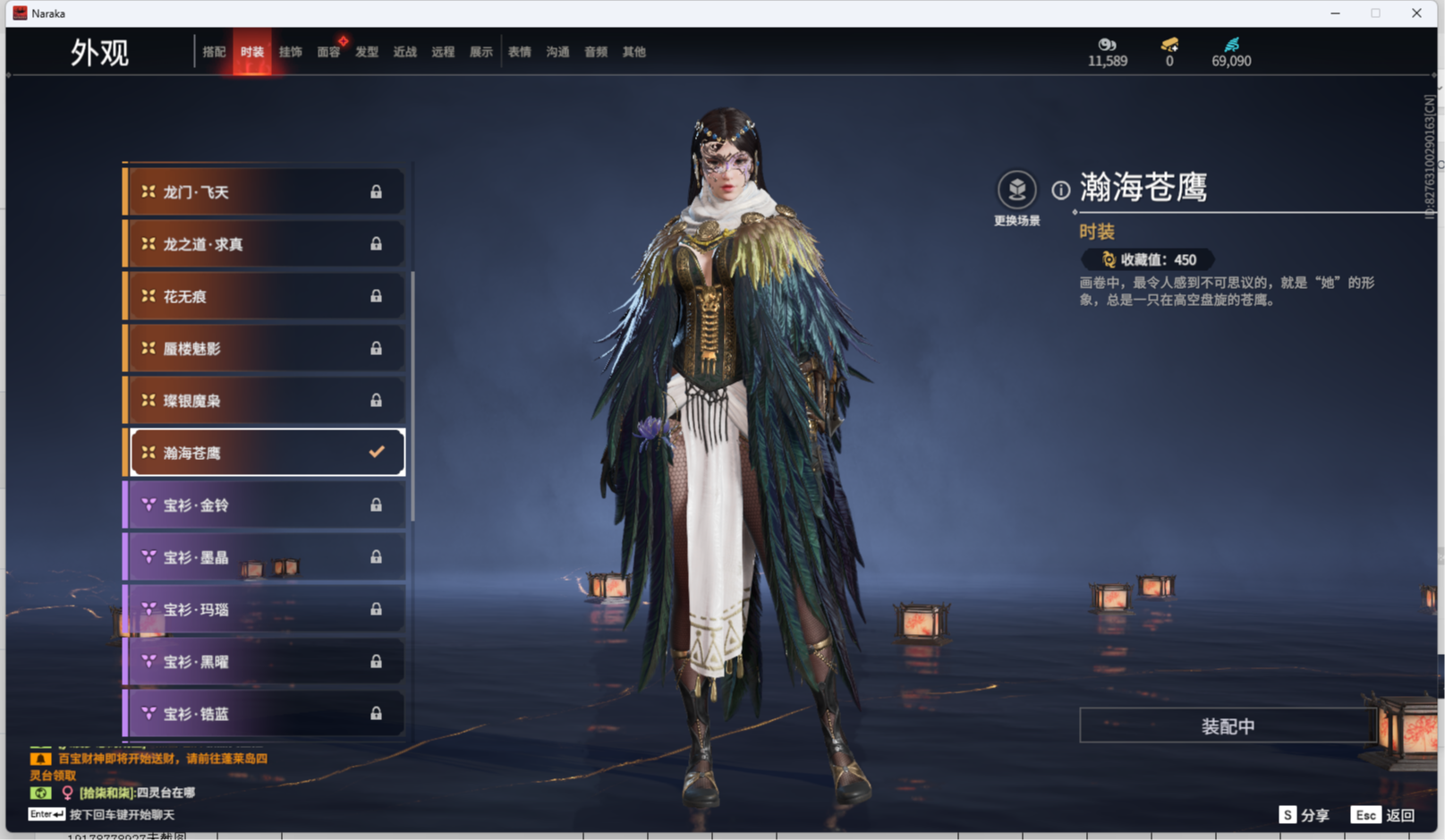Switch to the 搭配 tab
This screenshot has height=840, width=1445.
click(x=214, y=52)
